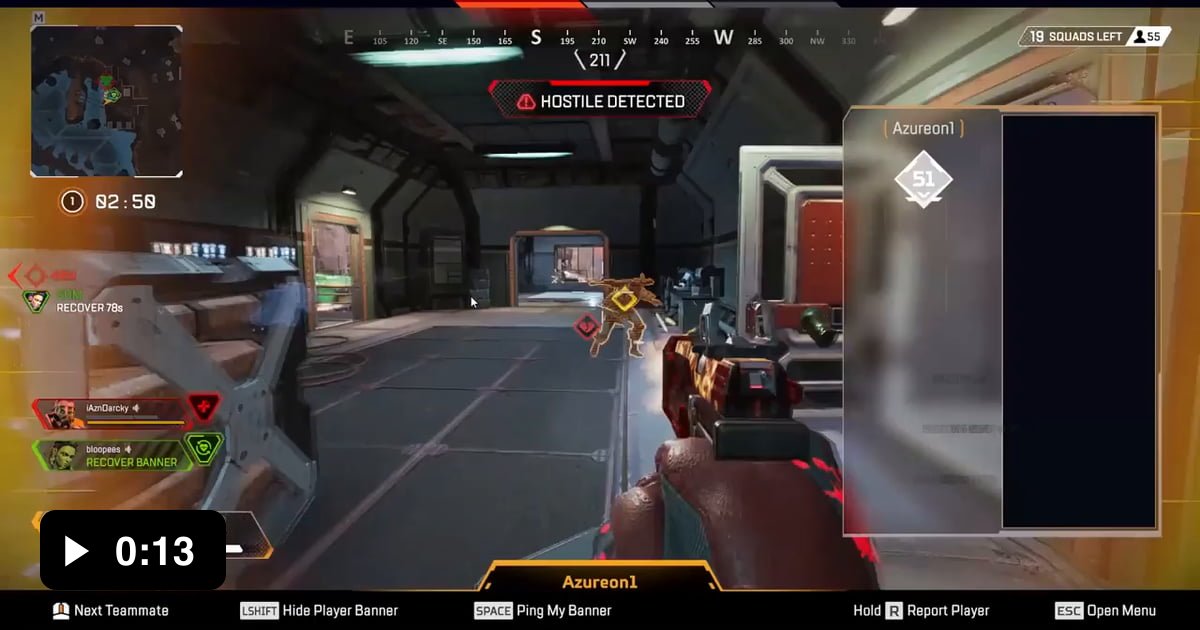Select Next Teammate to spectate

(110, 610)
